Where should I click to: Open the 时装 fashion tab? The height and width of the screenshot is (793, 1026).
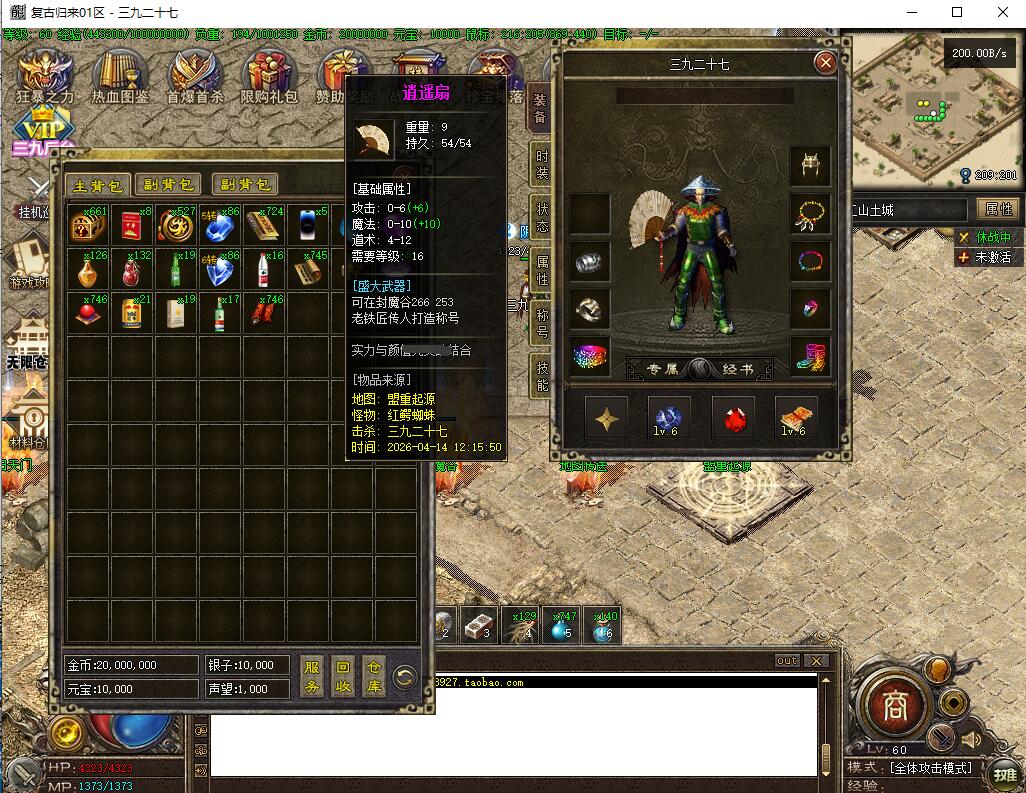pyautogui.click(x=541, y=165)
